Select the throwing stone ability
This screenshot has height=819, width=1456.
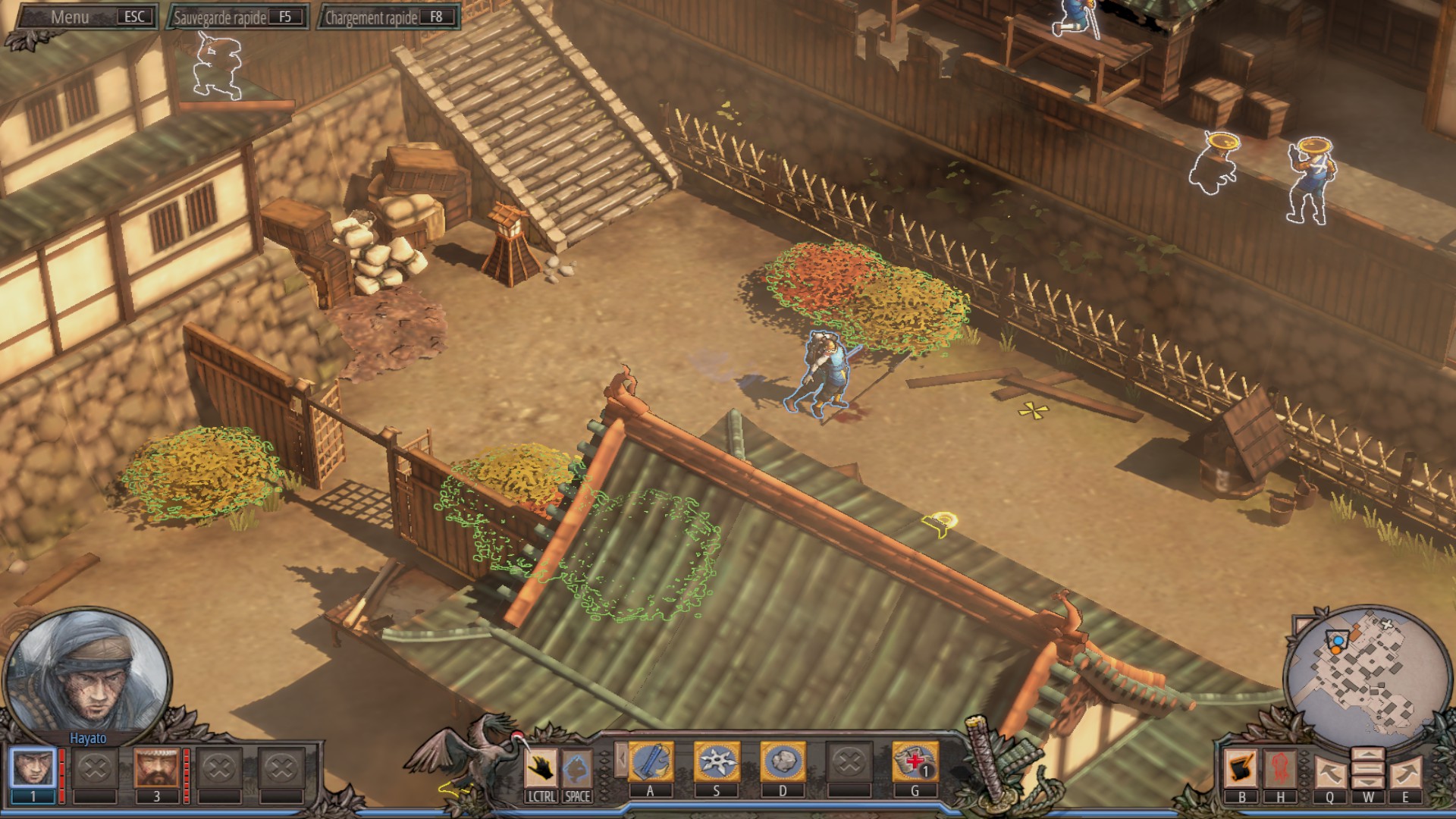[783, 762]
